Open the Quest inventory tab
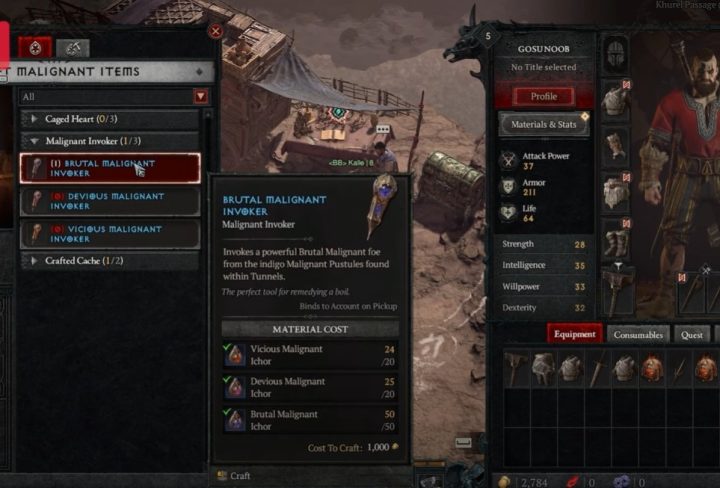Image resolution: width=720 pixels, height=488 pixels. [x=691, y=334]
